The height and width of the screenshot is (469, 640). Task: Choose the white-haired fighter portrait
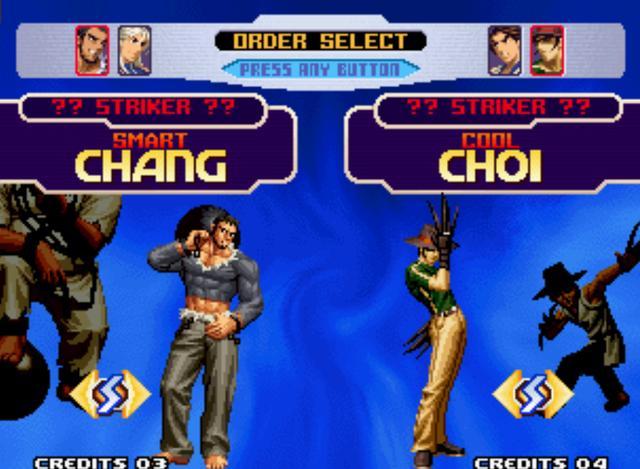pyautogui.click(x=134, y=50)
